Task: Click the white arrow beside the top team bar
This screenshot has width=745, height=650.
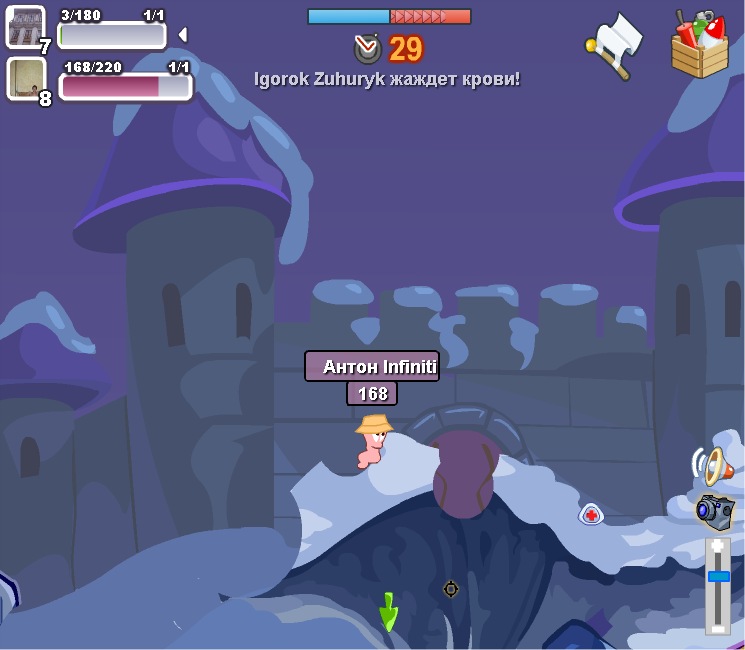Action: tap(182, 35)
